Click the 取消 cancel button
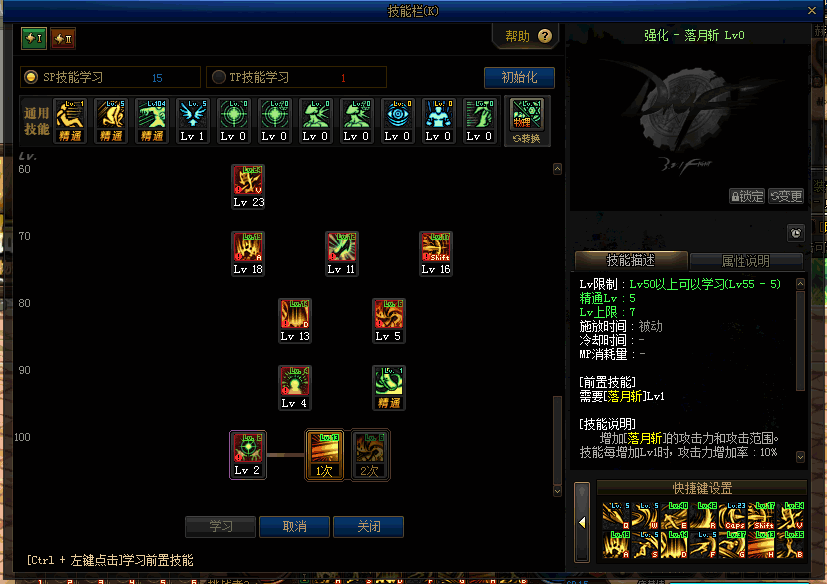This screenshot has width=827, height=584. [294, 526]
